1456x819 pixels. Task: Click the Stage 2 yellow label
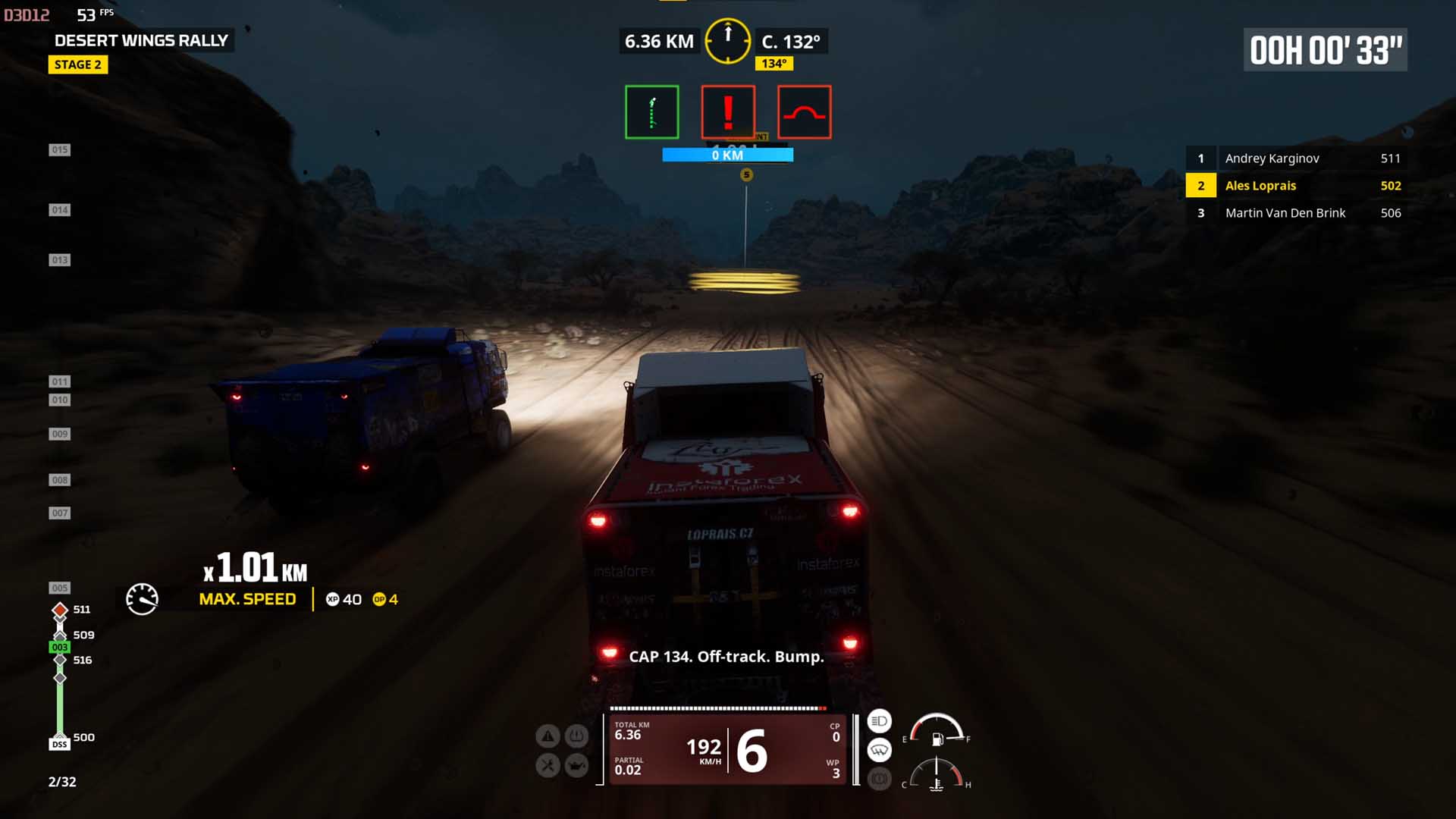coord(78,64)
